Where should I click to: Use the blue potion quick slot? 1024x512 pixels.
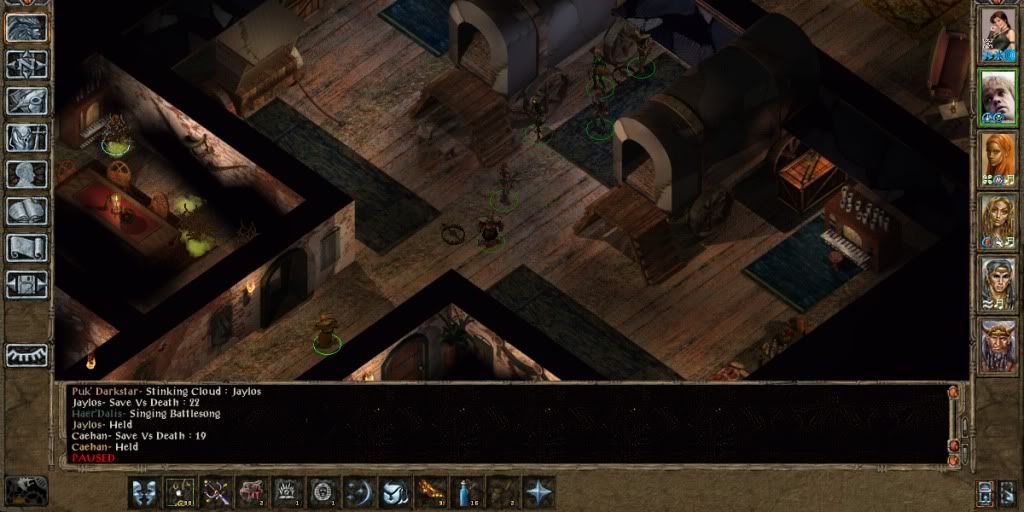point(467,492)
